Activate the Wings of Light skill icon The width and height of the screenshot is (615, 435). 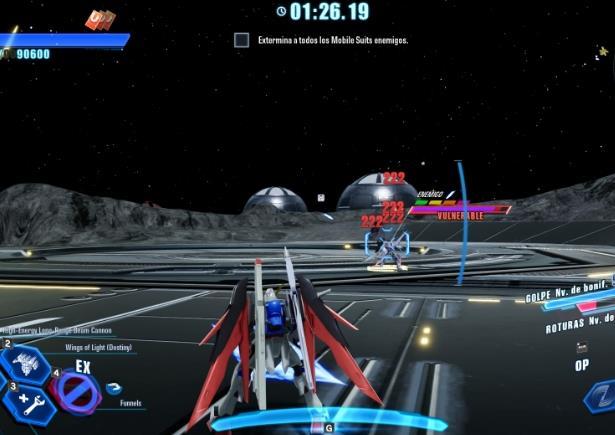tap(24, 364)
